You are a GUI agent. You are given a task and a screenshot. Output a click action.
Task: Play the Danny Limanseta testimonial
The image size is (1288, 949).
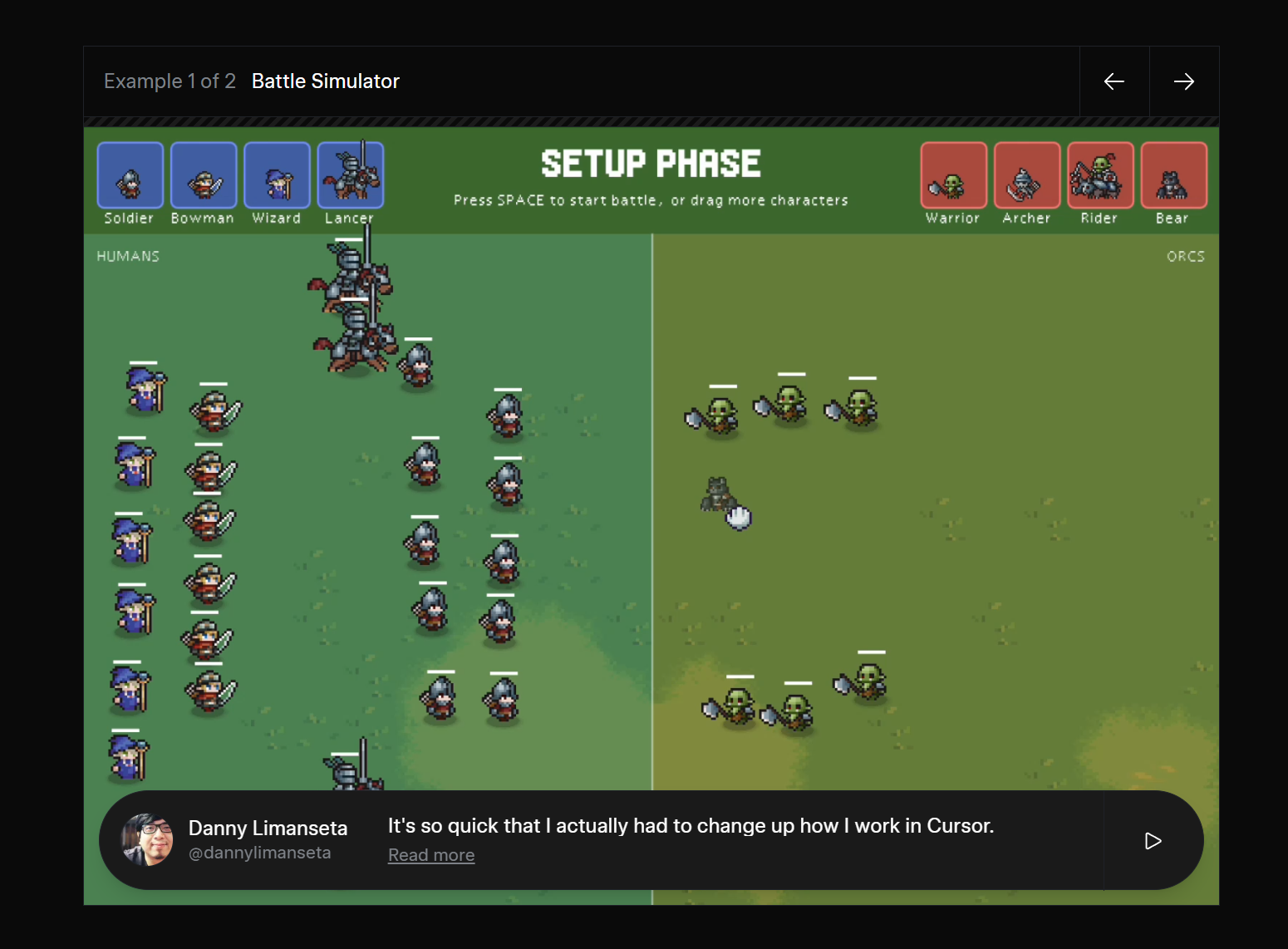(x=1153, y=841)
